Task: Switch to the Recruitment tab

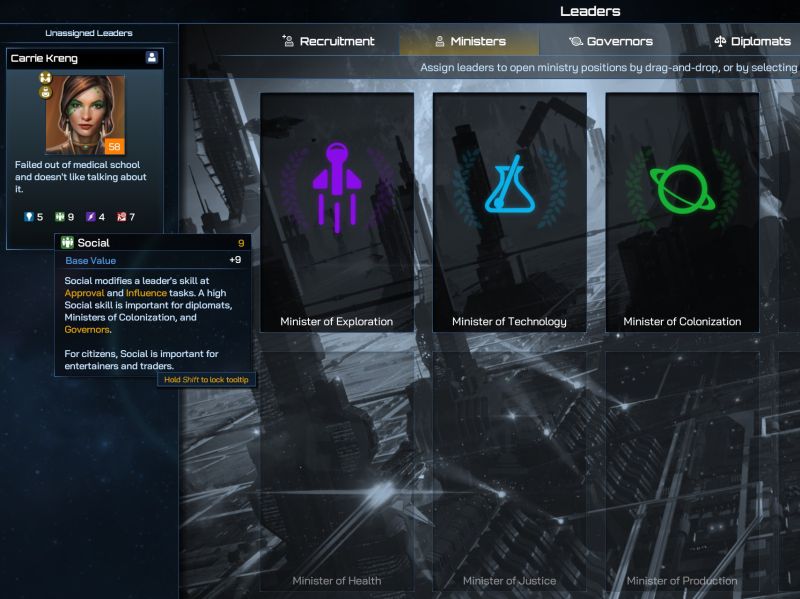Action: [328, 41]
